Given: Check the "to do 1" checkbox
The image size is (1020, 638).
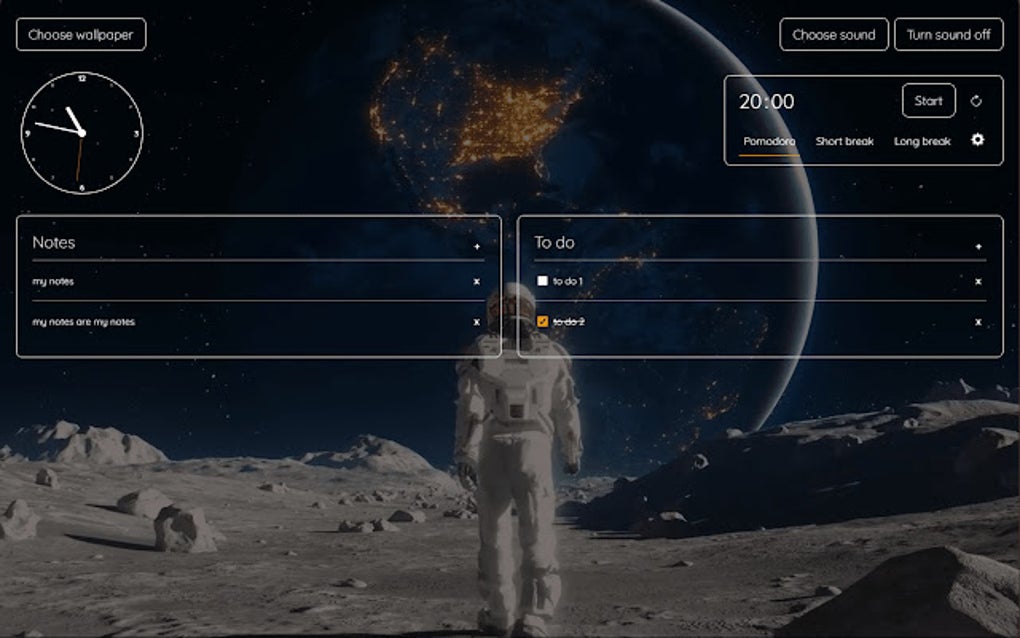Looking at the screenshot, I should pyautogui.click(x=543, y=282).
